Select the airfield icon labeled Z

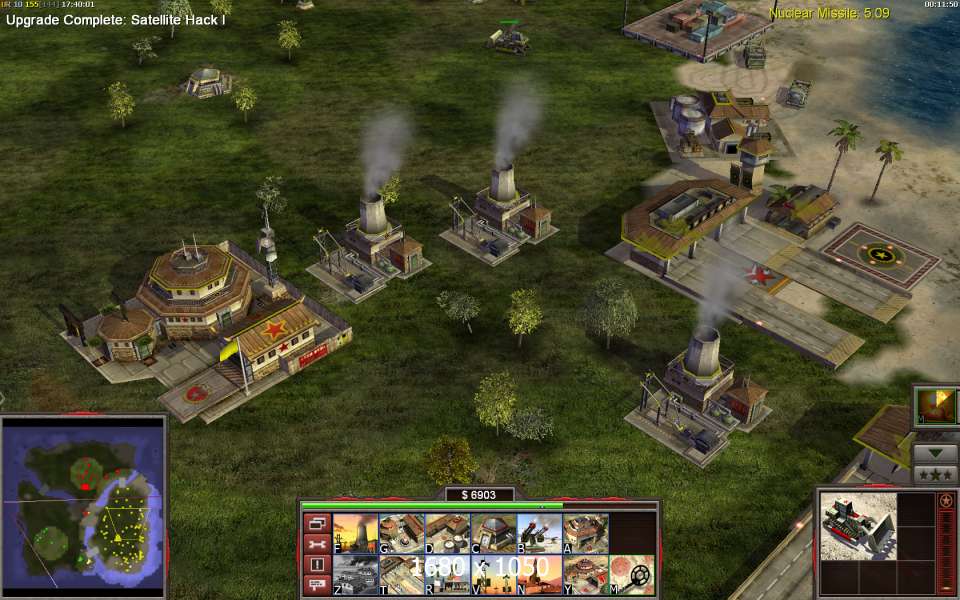[355, 574]
